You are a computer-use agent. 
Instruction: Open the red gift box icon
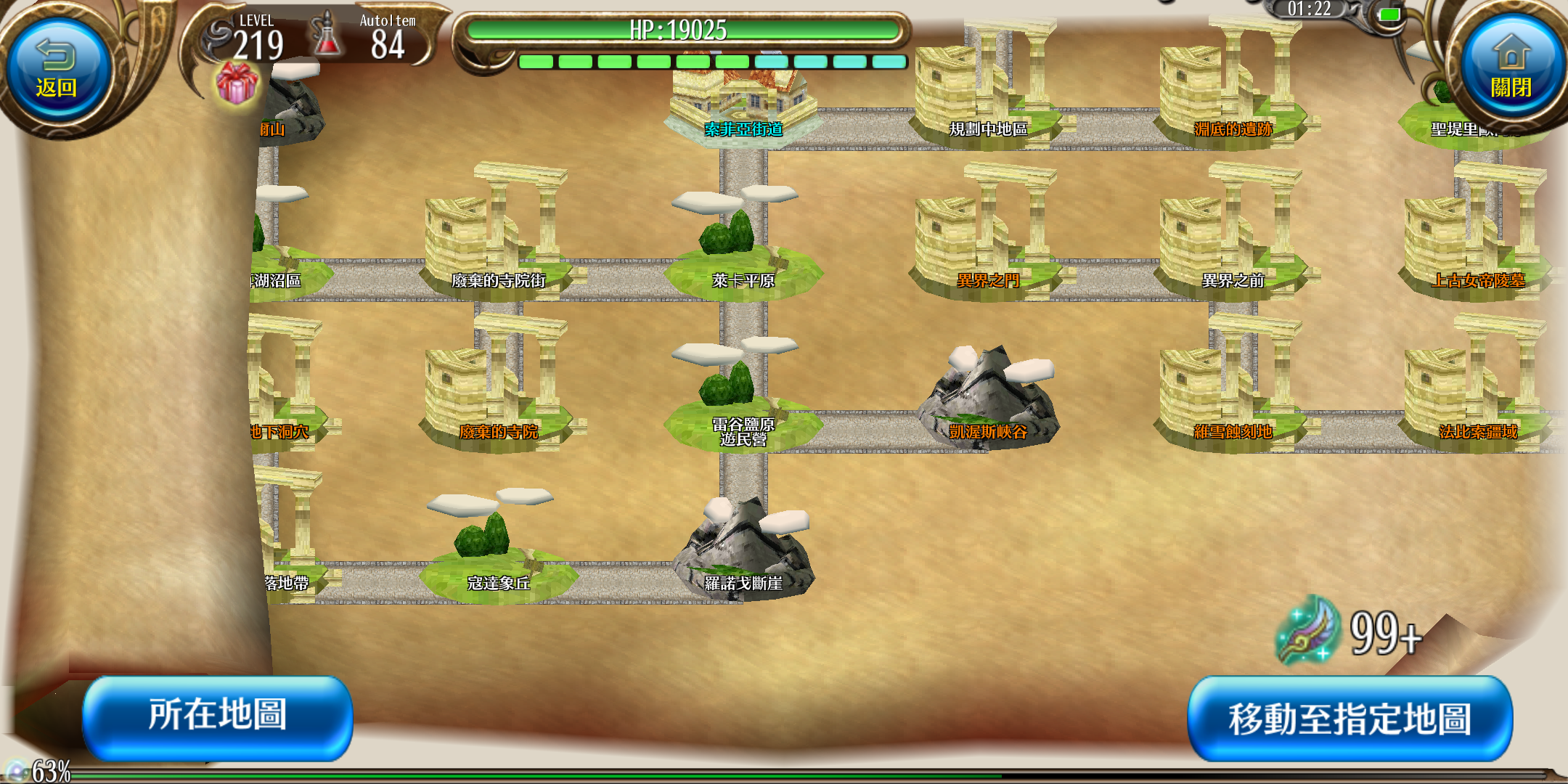pyautogui.click(x=237, y=83)
